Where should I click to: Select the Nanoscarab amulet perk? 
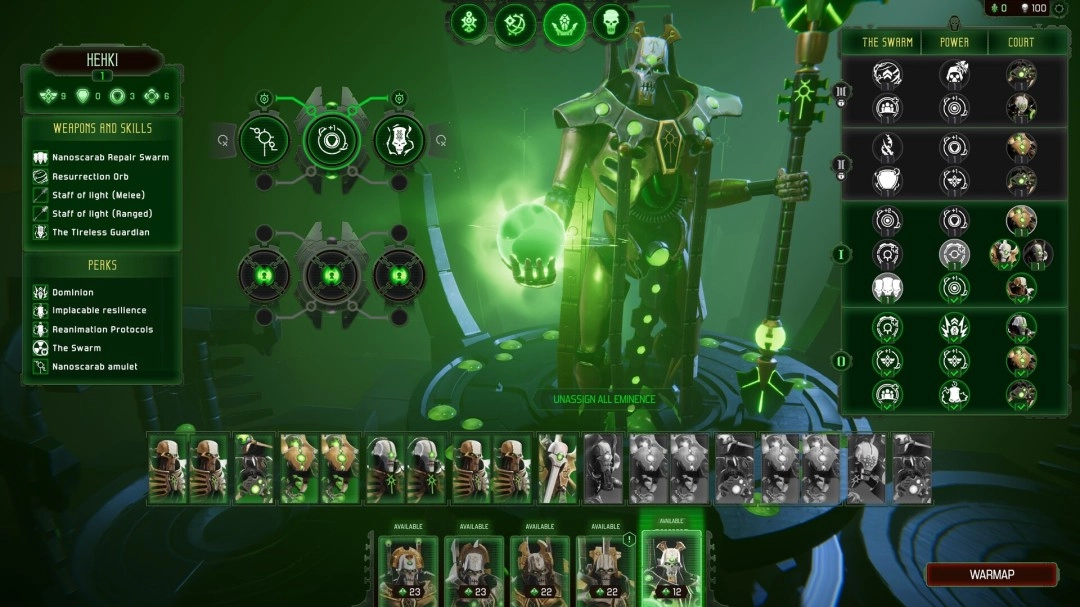pyautogui.click(x=95, y=367)
